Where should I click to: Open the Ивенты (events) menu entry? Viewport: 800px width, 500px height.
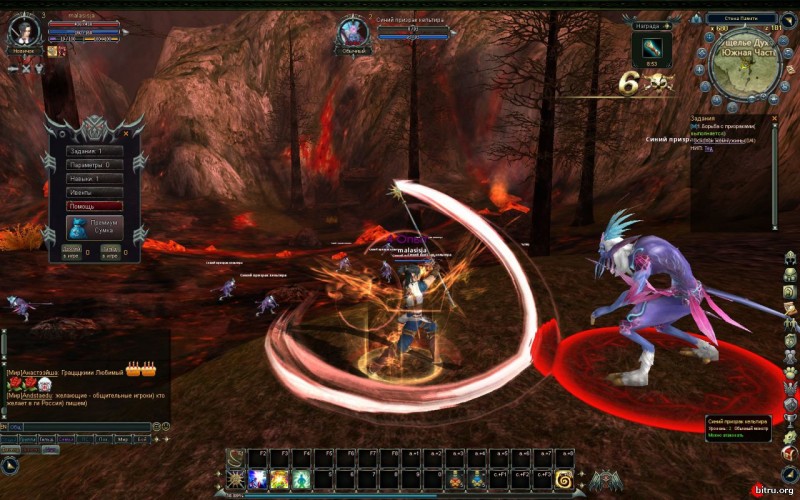pyautogui.click(x=94, y=191)
